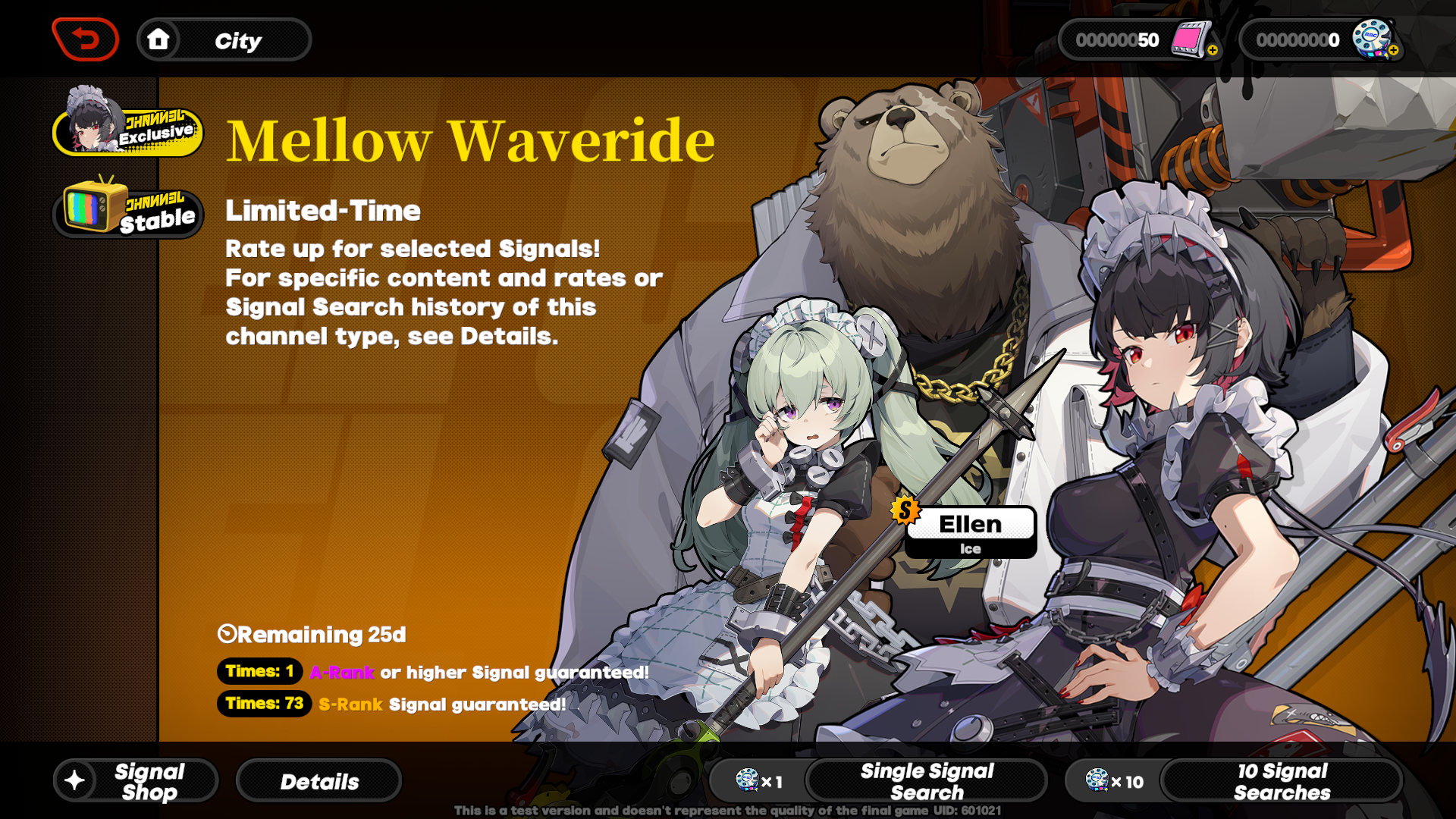Start 10 Signal Searches
The image size is (1456, 819).
pyautogui.click(x=1282, y=780)
